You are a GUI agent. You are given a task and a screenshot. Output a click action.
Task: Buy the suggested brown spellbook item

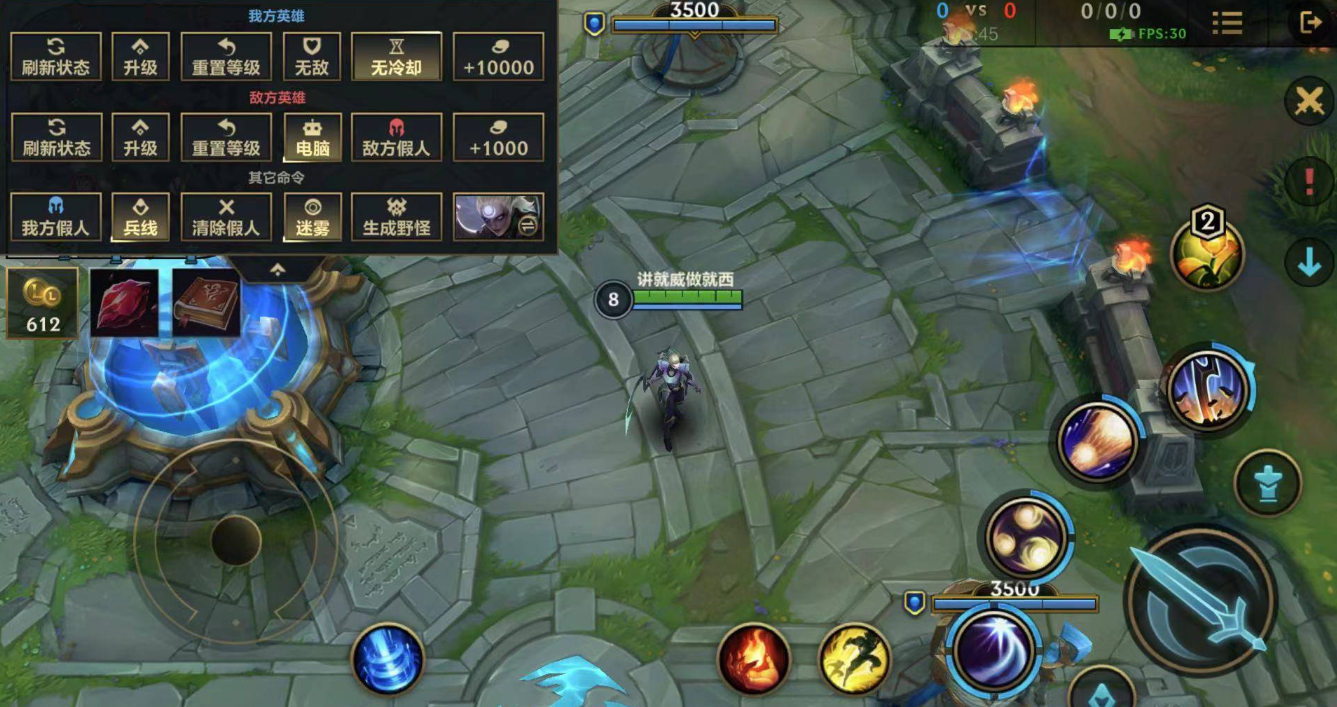point(207,303)
